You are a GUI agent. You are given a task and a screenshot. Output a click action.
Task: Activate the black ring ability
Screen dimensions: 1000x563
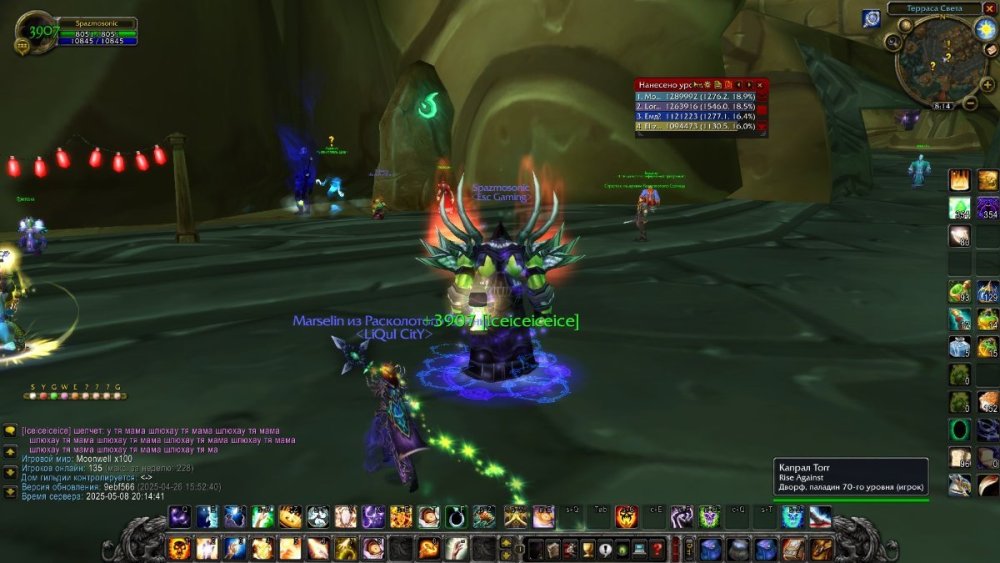coord(455,517)
